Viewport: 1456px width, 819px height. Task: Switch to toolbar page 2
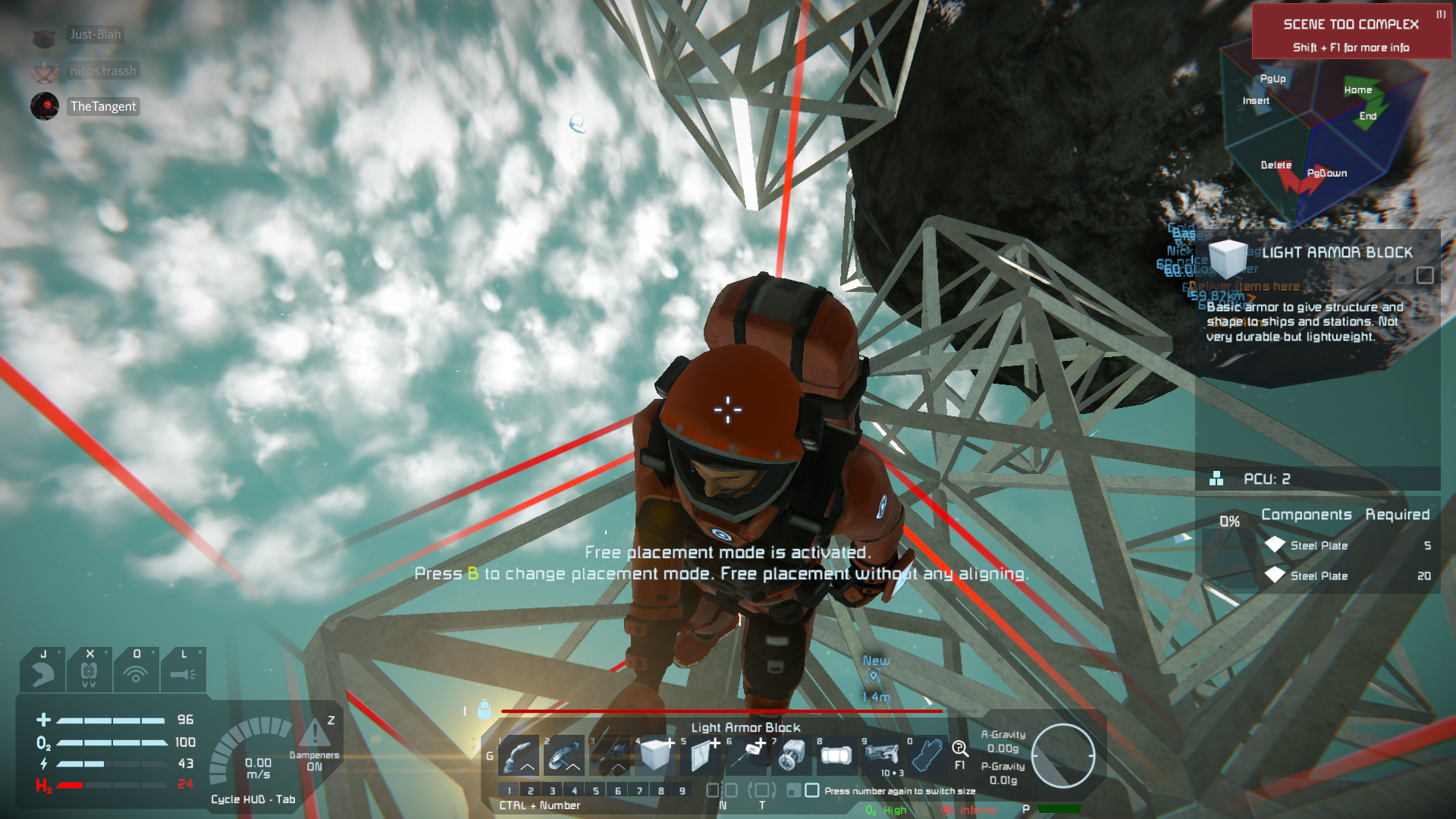(x=531, y=790)
